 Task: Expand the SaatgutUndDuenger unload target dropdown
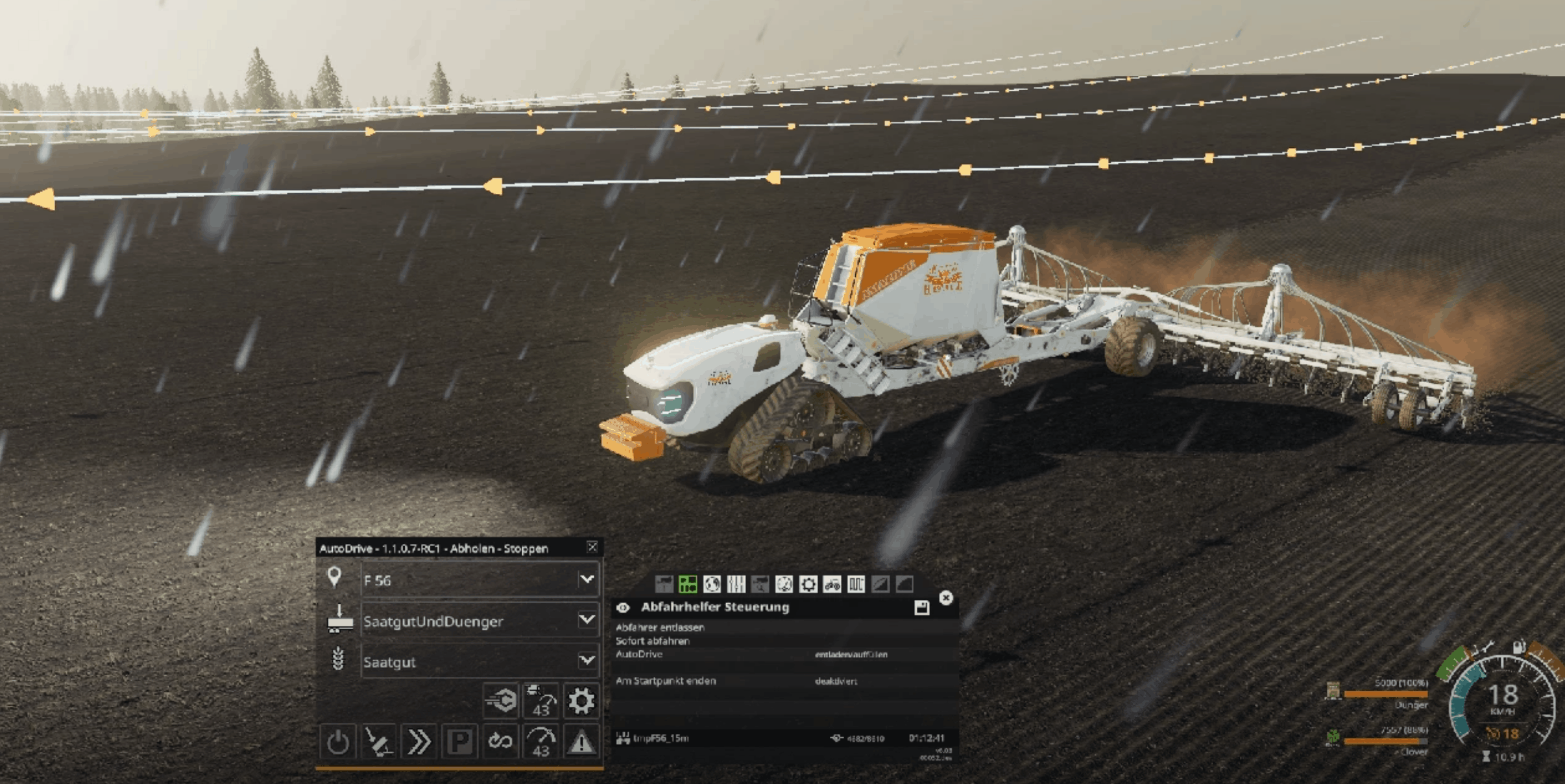586,620
